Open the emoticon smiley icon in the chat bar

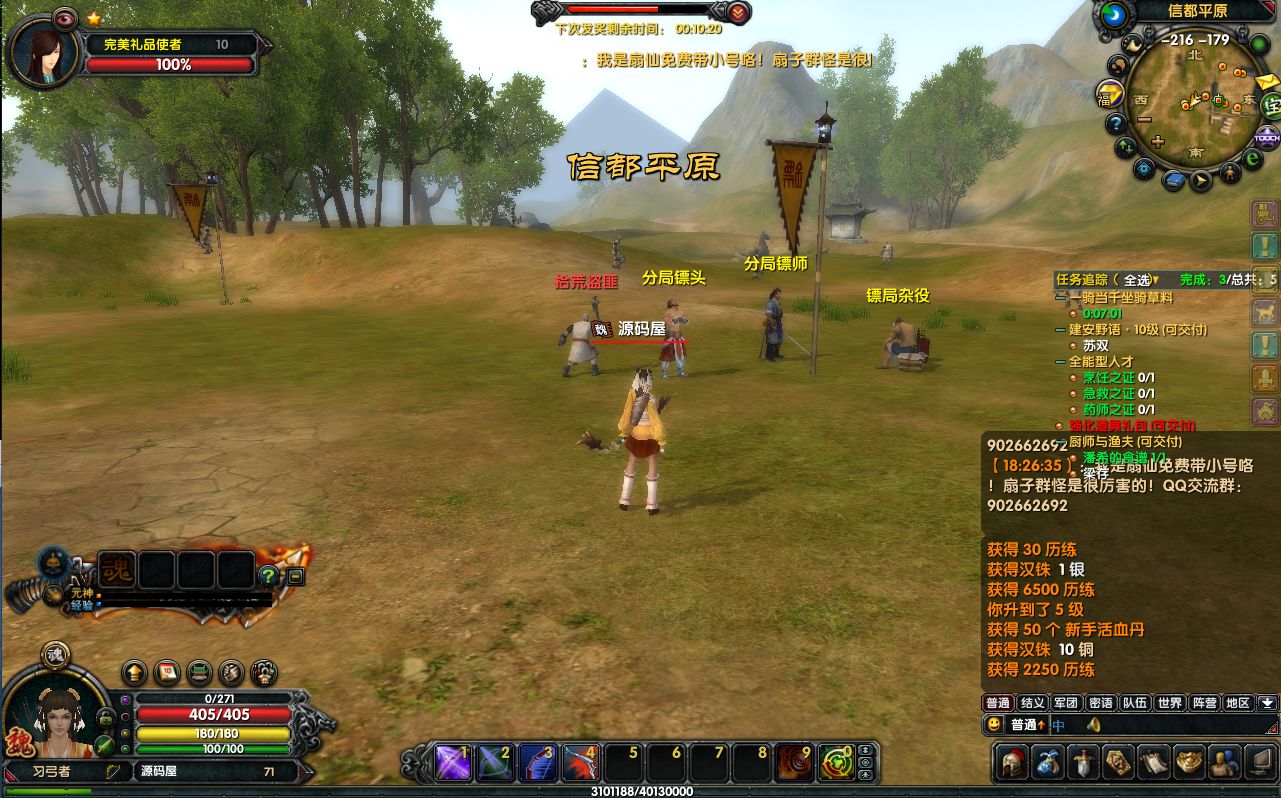coord(994,725)
